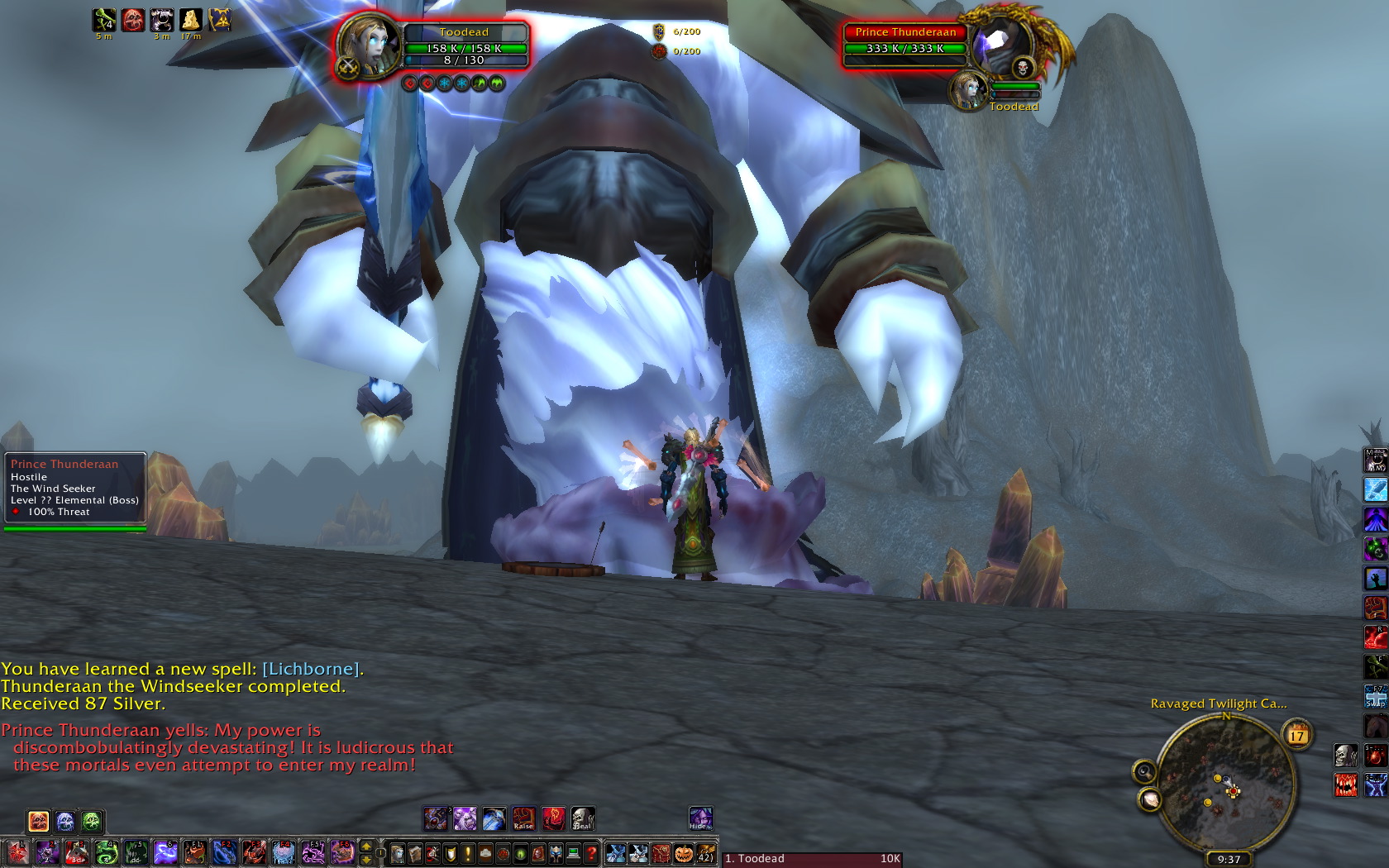Click the cheese food buff icon

pyautogui.click(x=190, y=20)
